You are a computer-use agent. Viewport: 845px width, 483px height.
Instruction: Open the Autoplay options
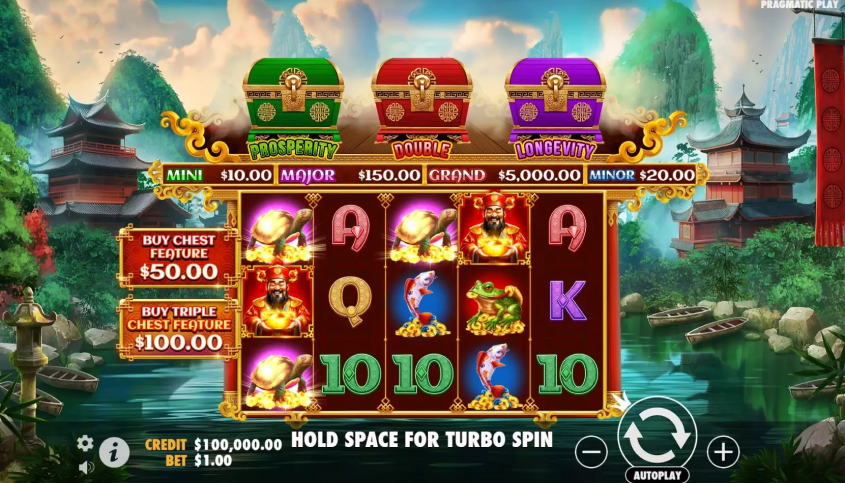pos(656,476)
